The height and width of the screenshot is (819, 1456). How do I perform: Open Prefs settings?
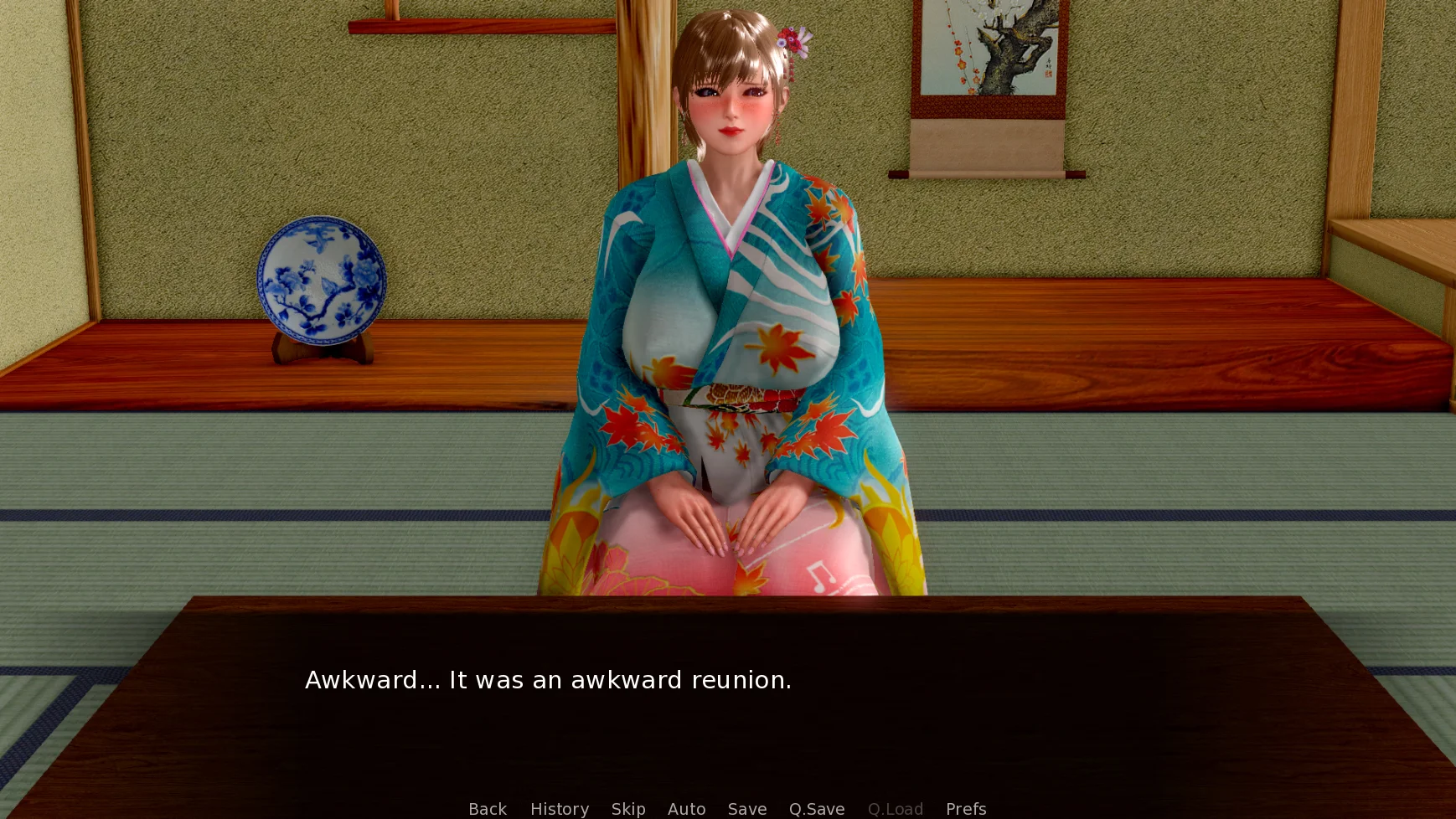[966, 809]
